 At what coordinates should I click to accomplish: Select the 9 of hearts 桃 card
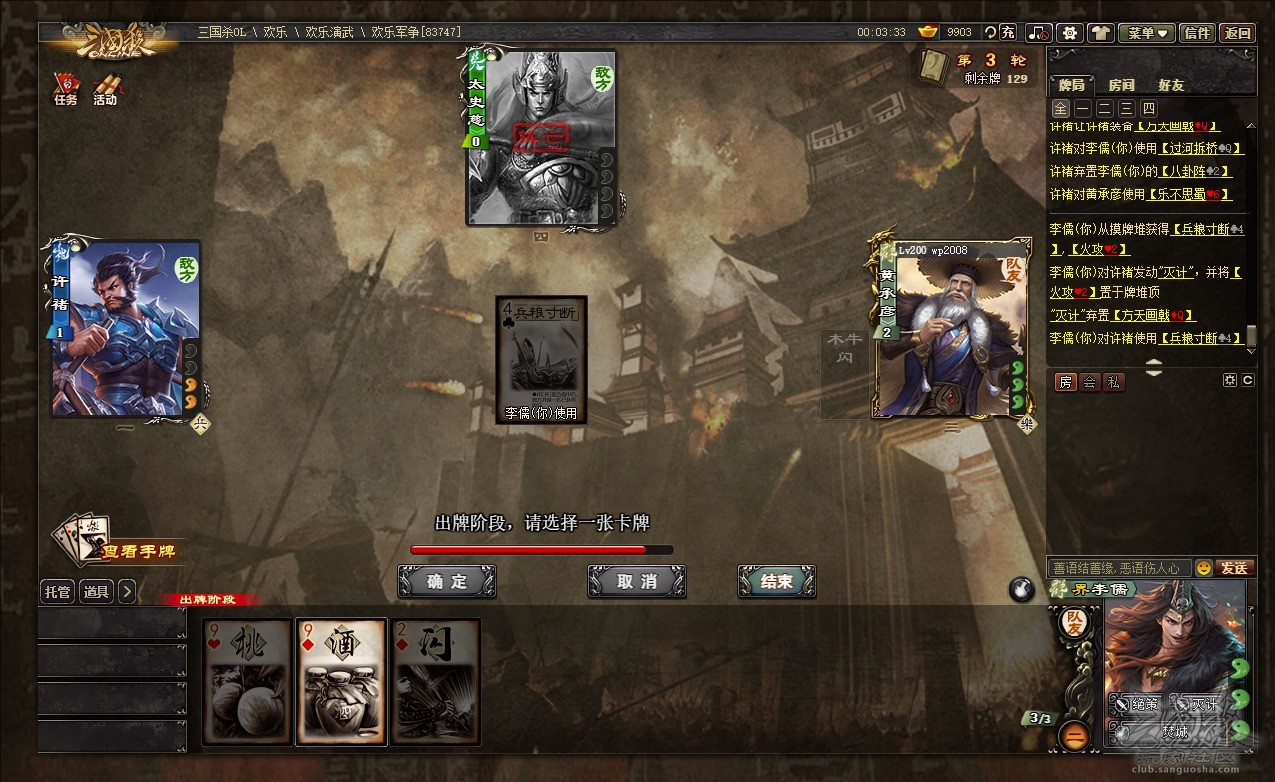click(x=247, y=681)
